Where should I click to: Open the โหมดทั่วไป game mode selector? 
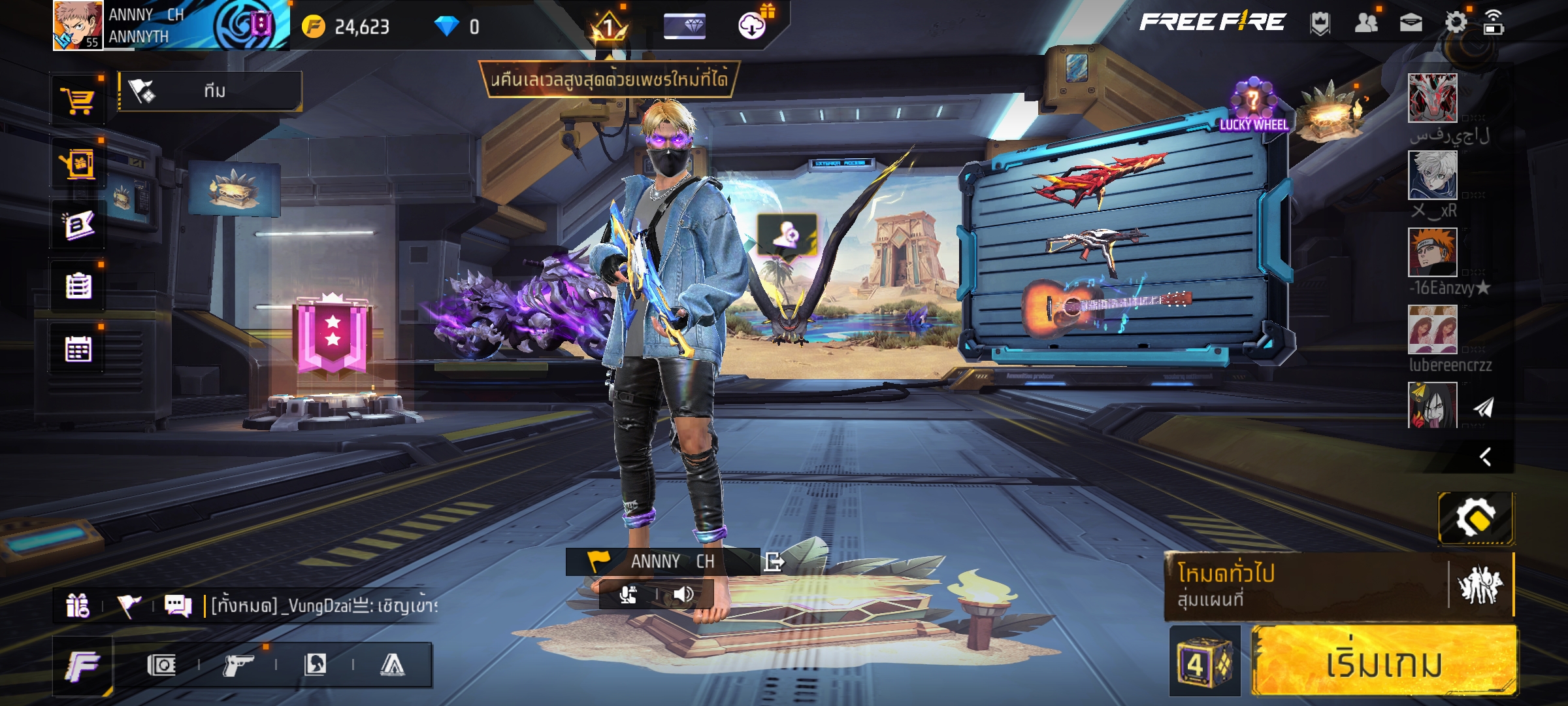coord(1304,586)
